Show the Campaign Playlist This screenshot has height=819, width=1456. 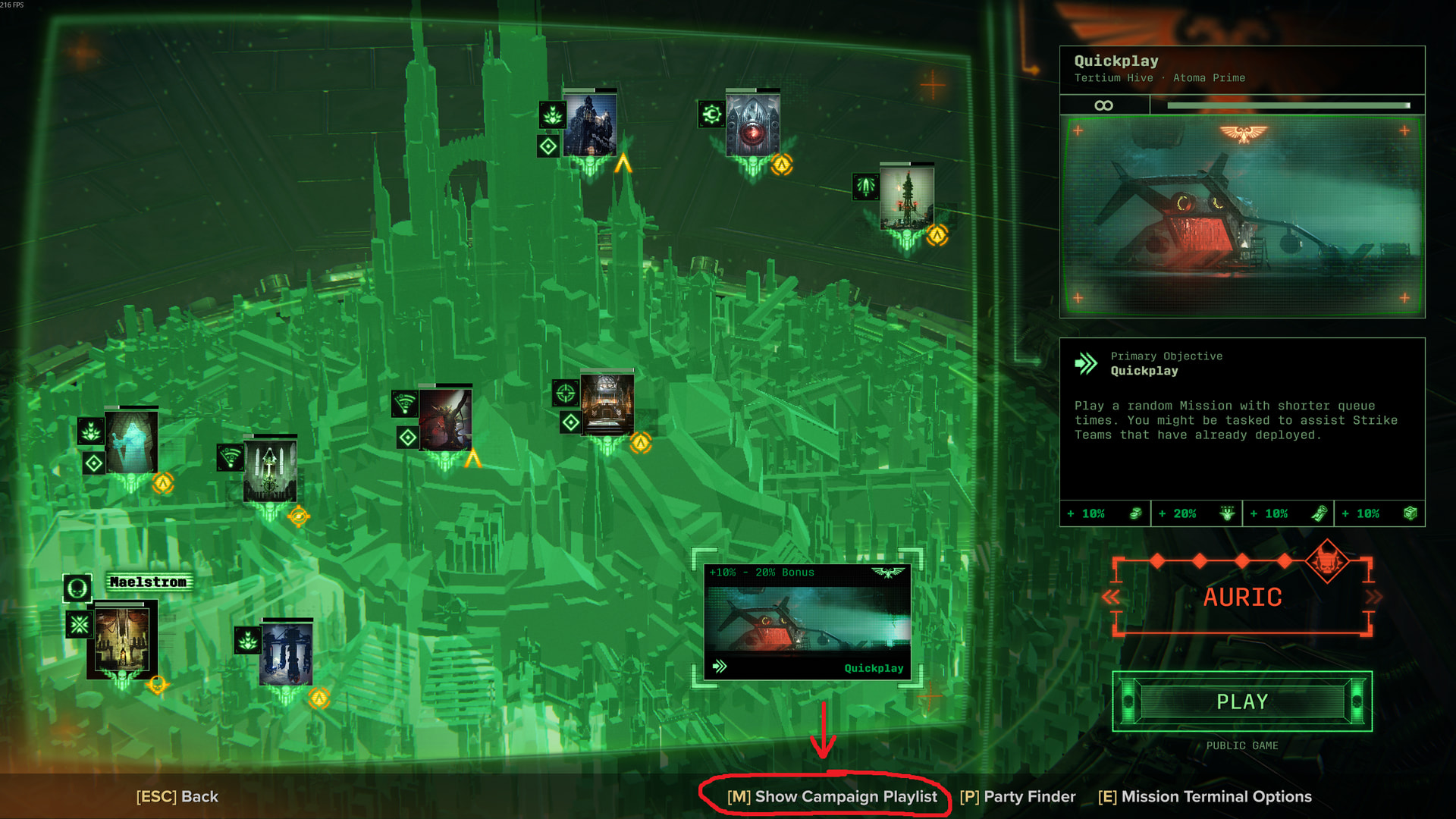(832, 796)
